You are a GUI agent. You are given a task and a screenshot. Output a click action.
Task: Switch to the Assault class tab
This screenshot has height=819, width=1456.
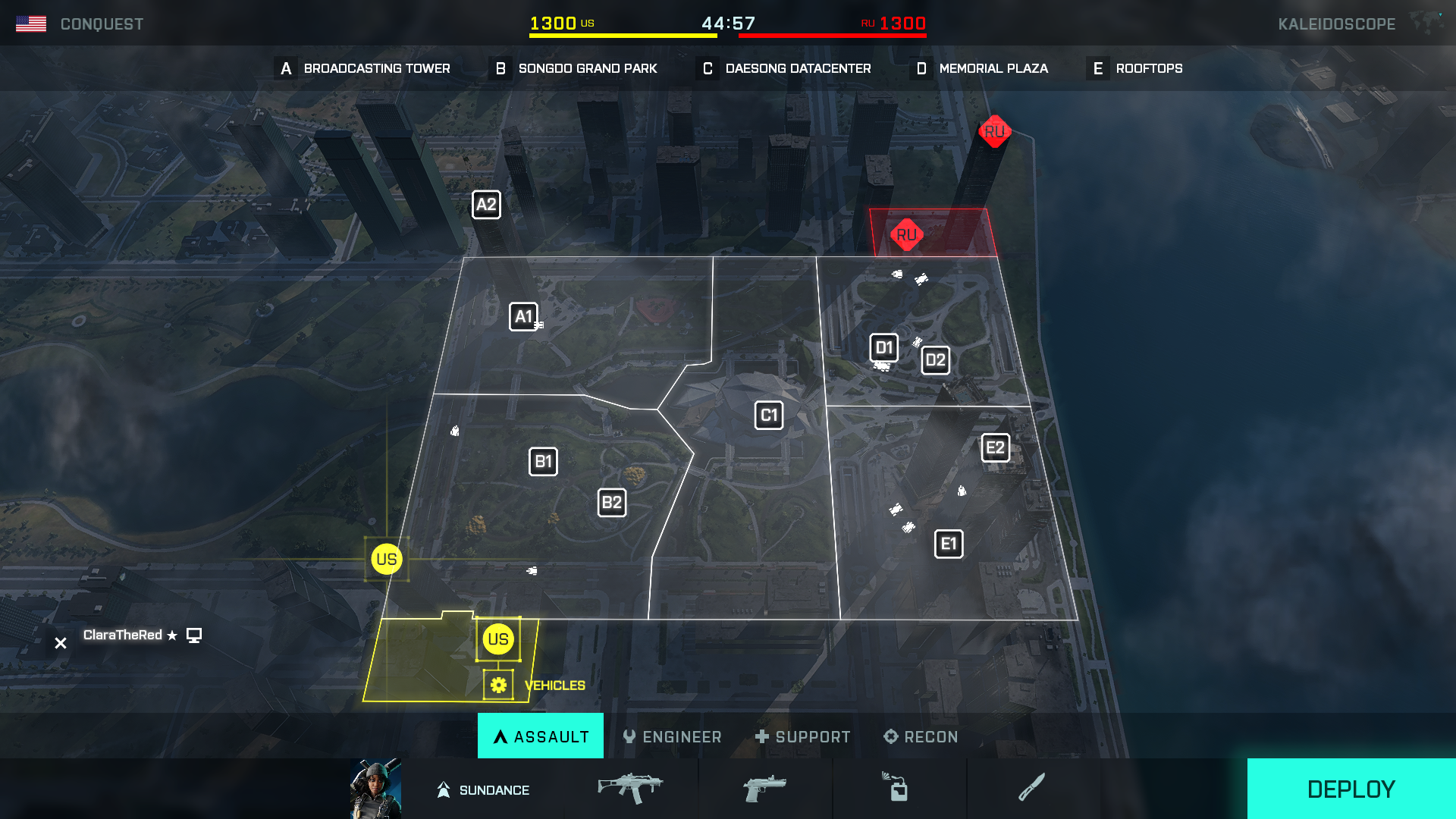(x=540, y=736)
